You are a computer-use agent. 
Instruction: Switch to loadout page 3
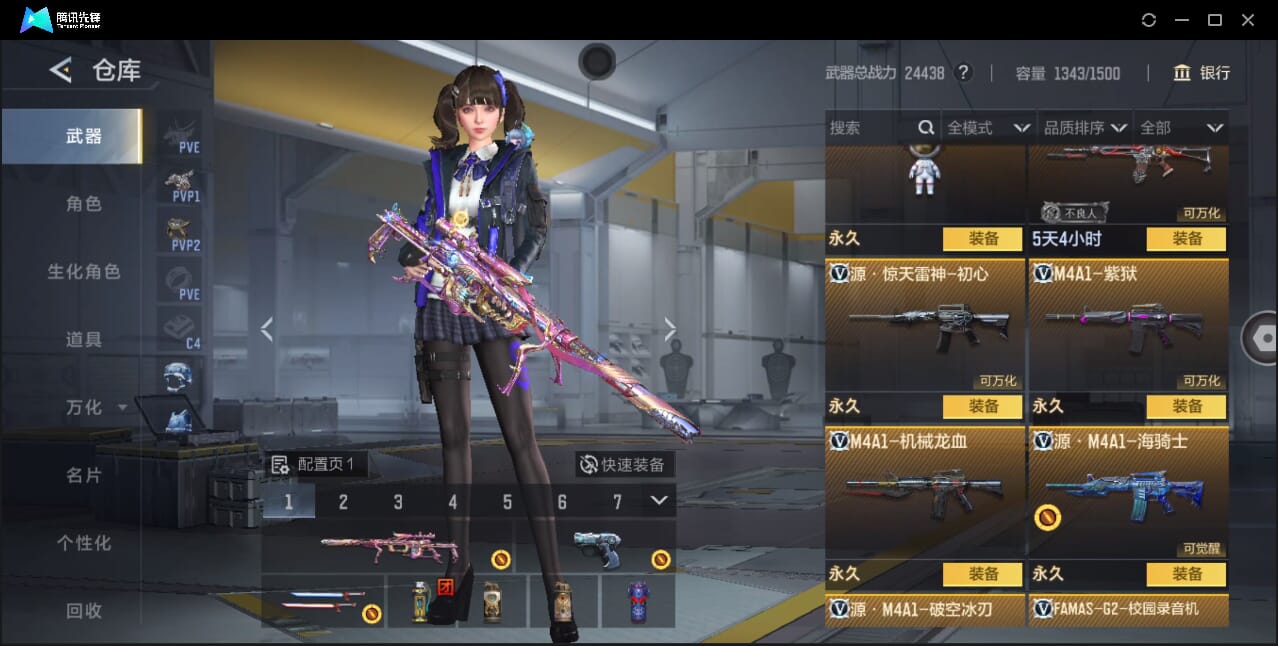[398, 502]
